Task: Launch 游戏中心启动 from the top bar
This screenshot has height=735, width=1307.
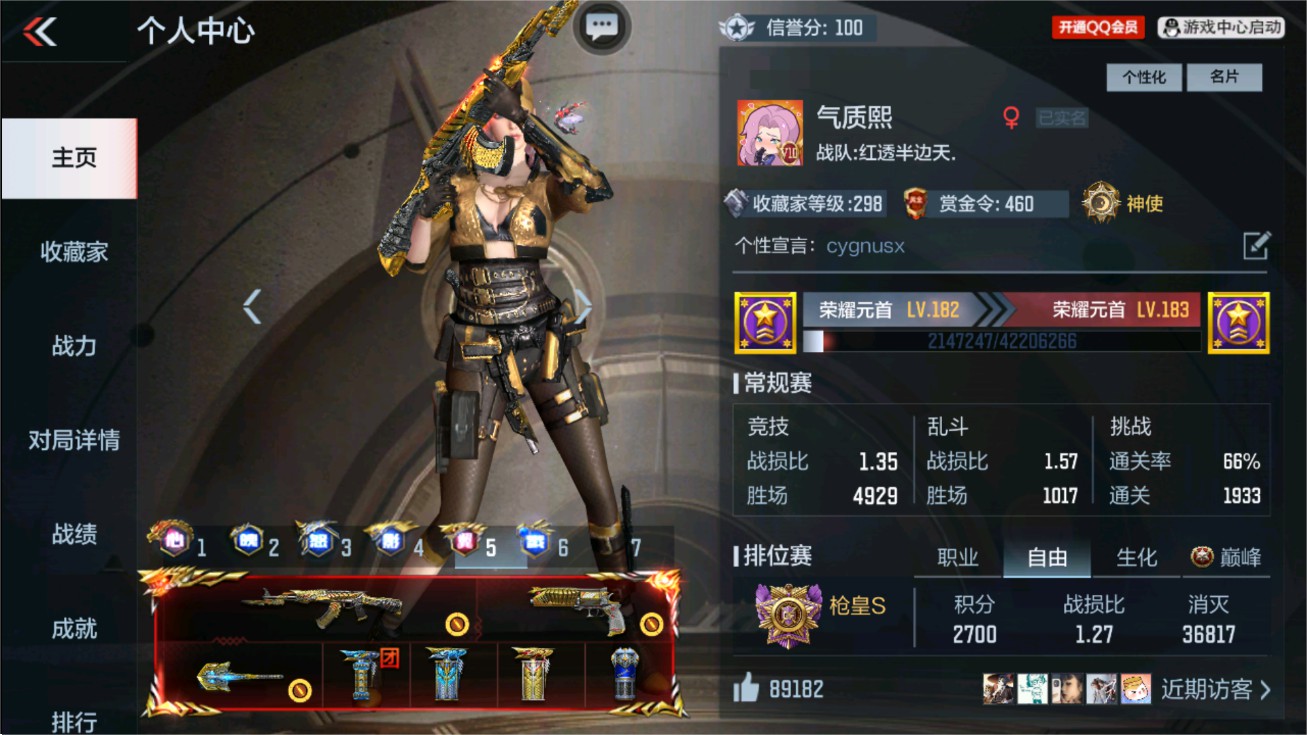Action: pos(1222,27)
